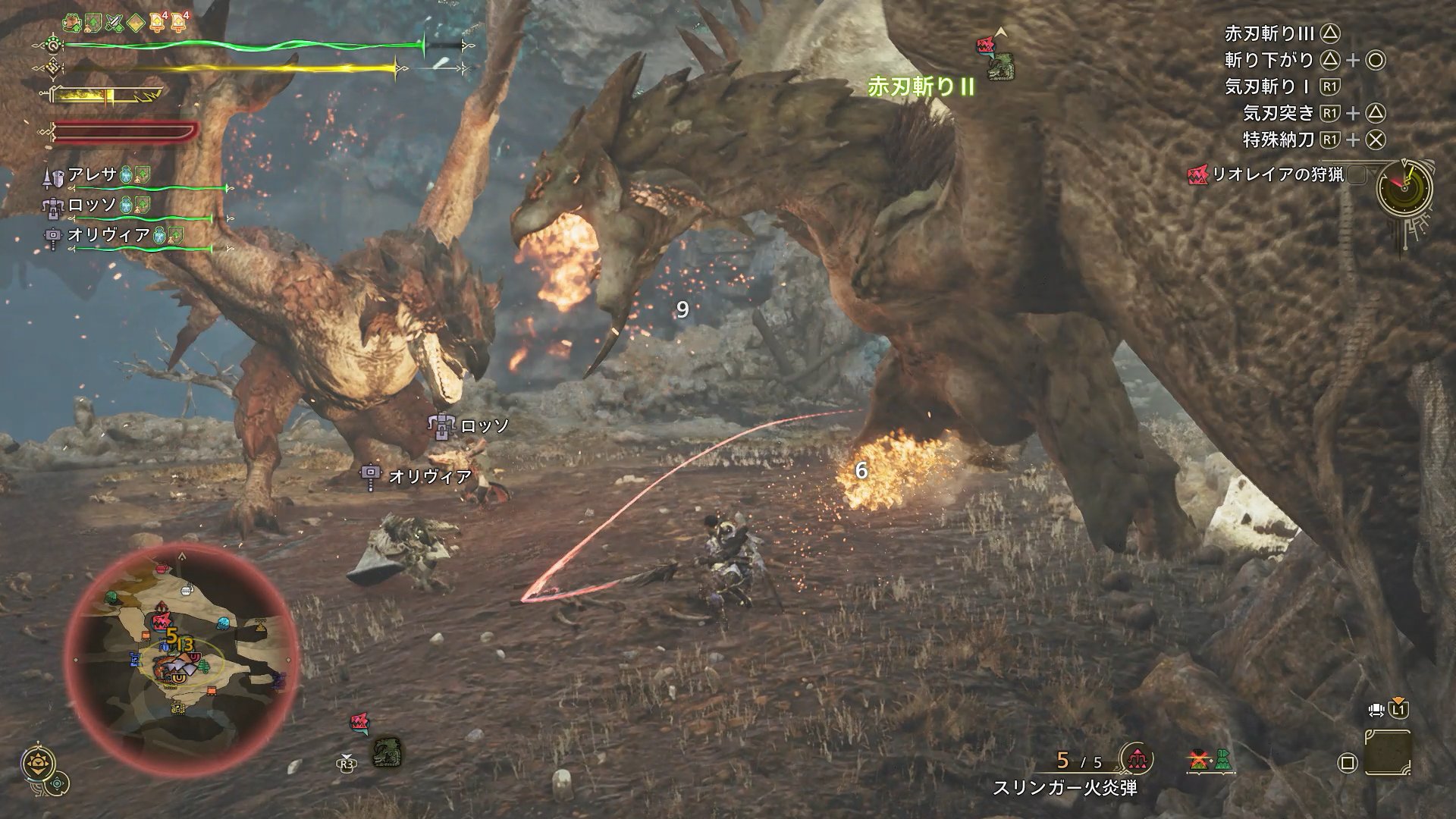
Task: Click the sun-shaped environment icon
Action: tap(36, 762)
